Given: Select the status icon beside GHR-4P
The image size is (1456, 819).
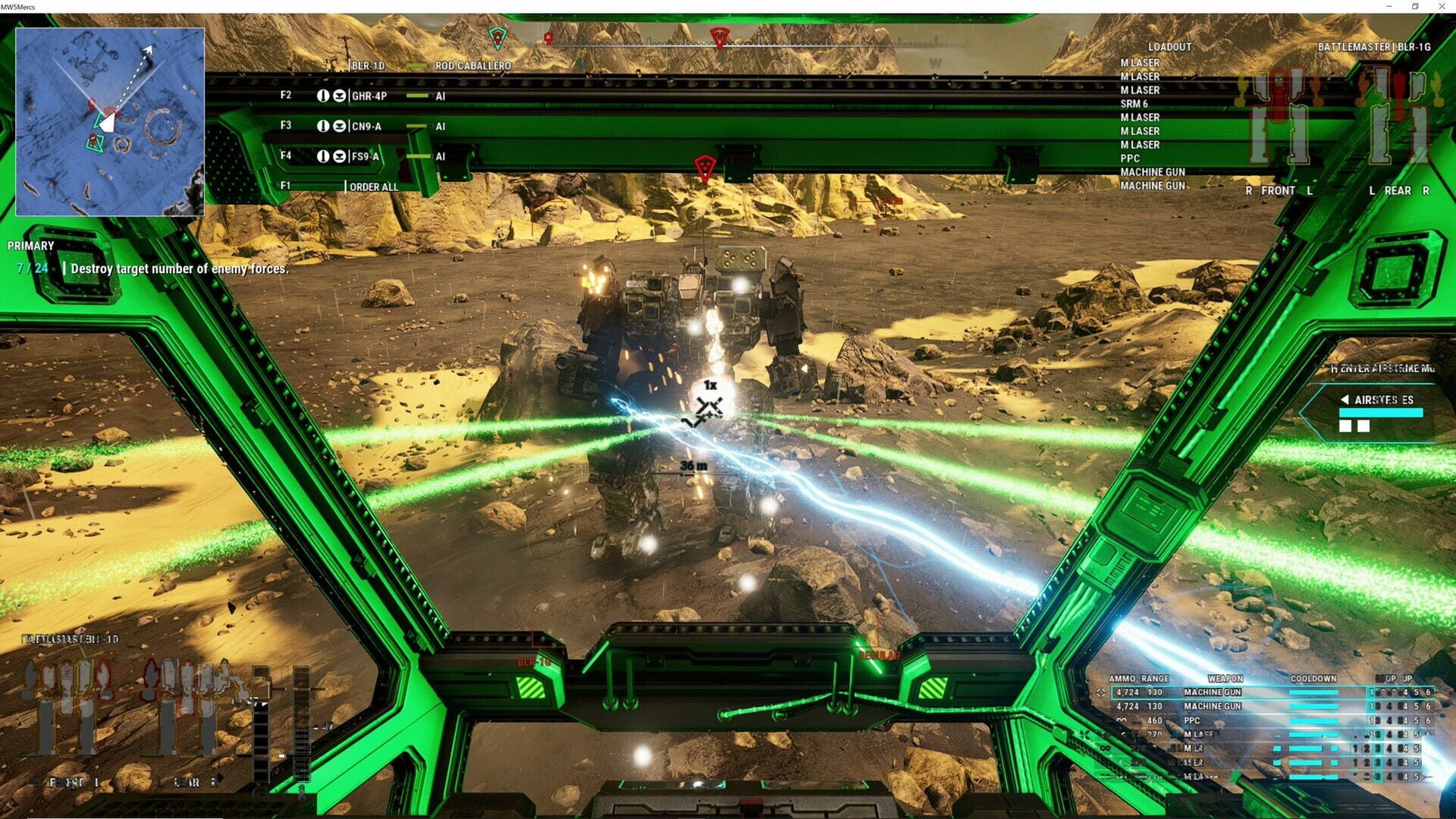Looking at the screenshot, I should click(324, 96).
